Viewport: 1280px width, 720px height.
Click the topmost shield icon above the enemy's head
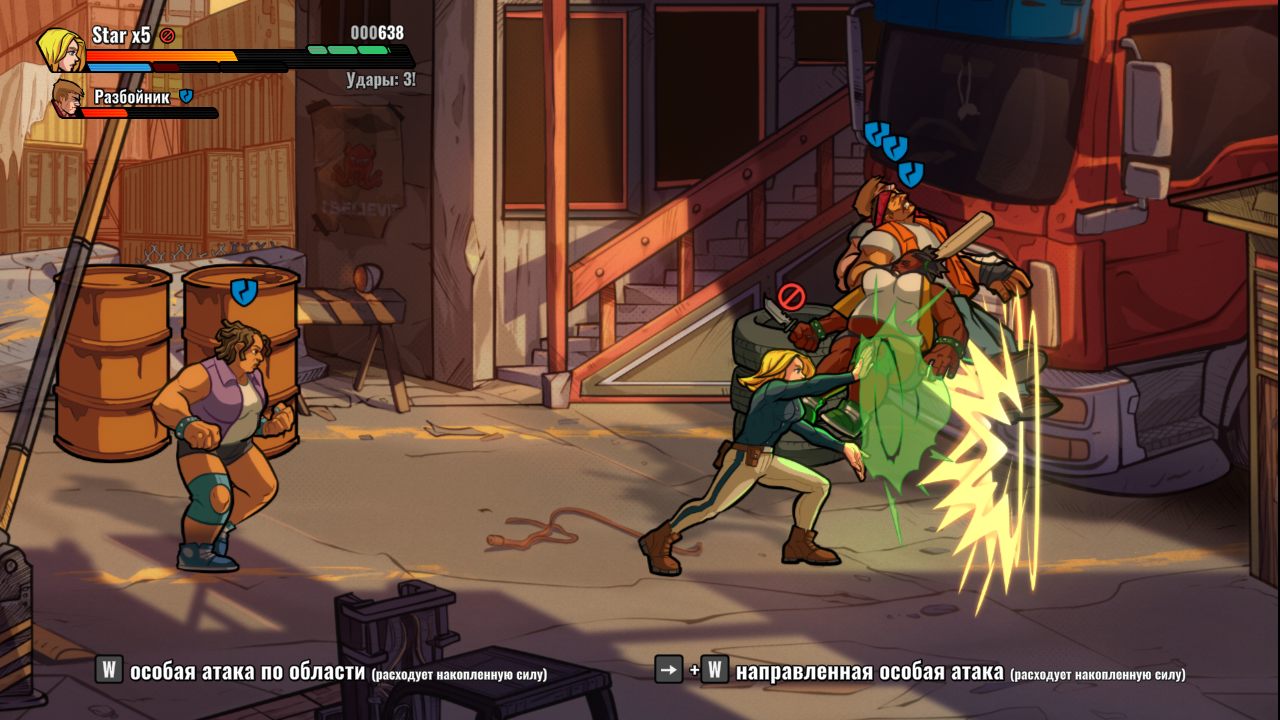pos(877,133)
